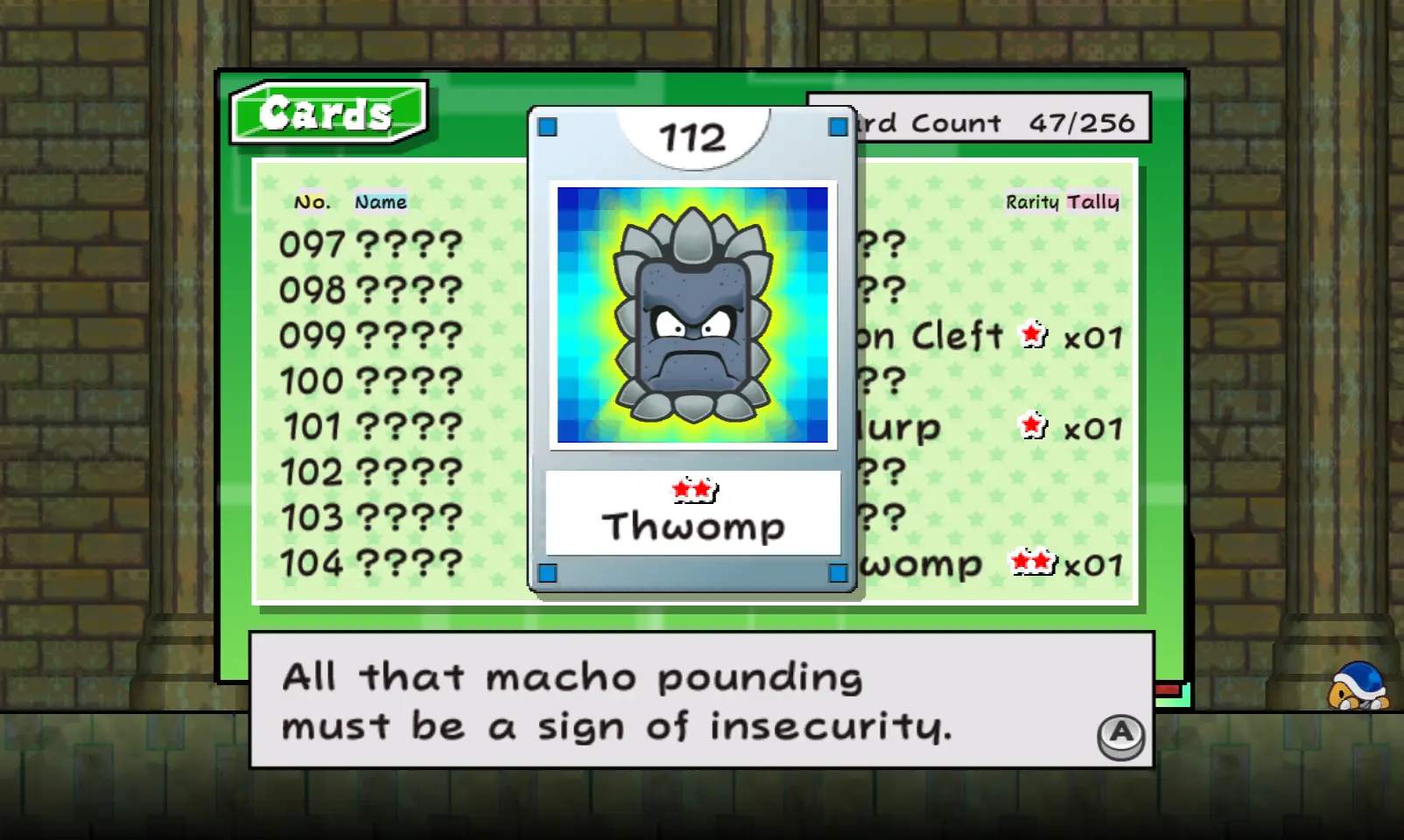Sort cards by the Tally column header
Screen dimensions: 1404x840
1092,202
